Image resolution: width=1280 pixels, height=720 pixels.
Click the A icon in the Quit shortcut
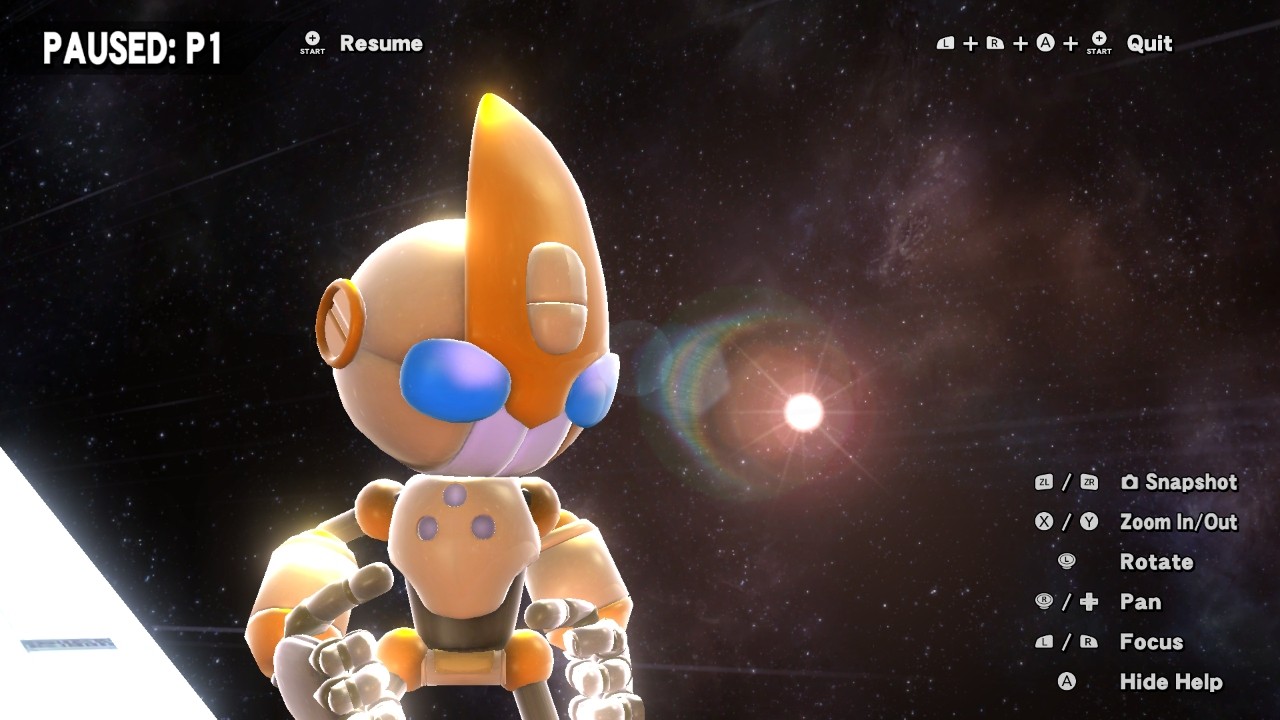(x=1045, y=42)
